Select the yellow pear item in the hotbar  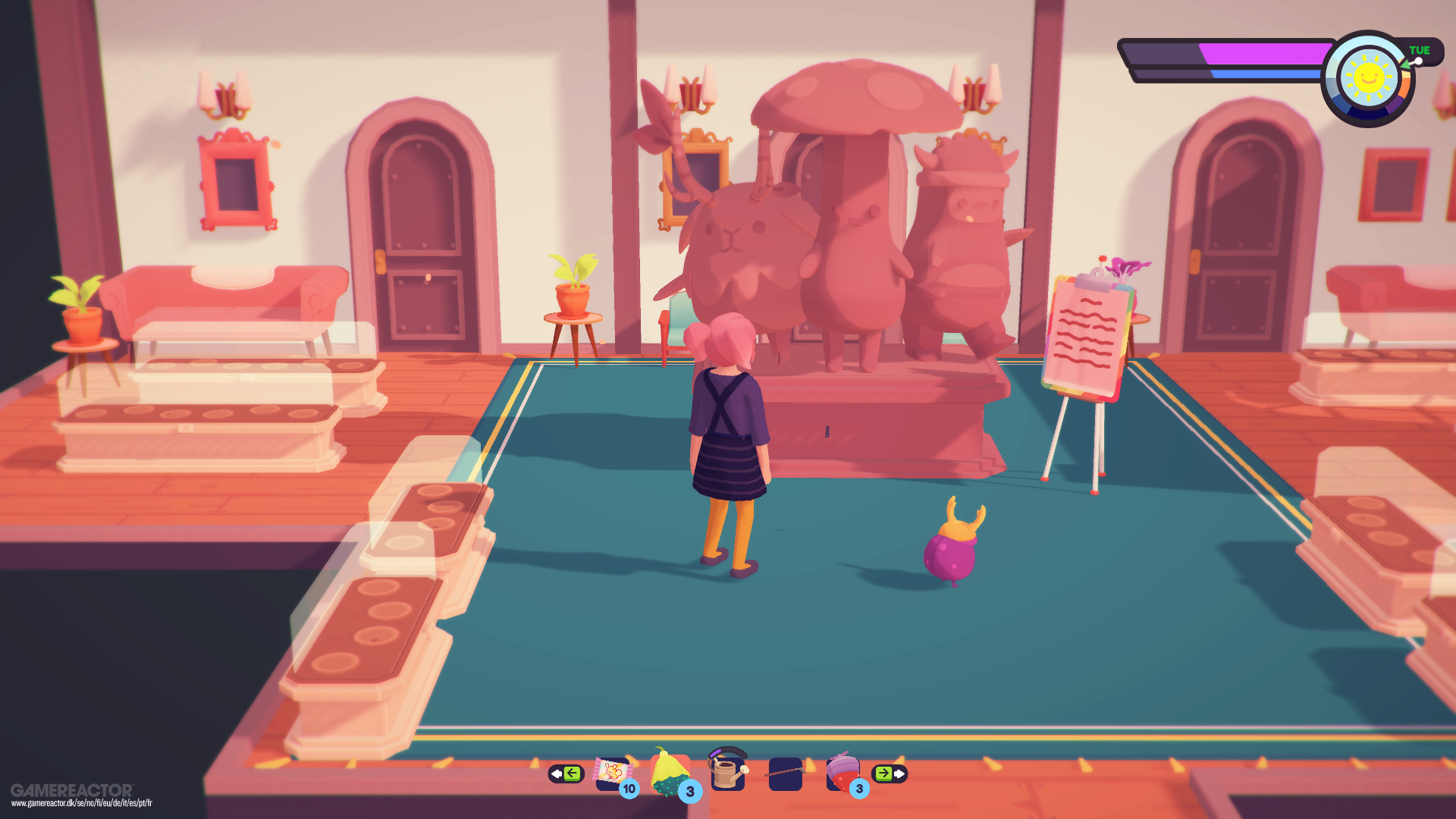click(x=670, y=770)
